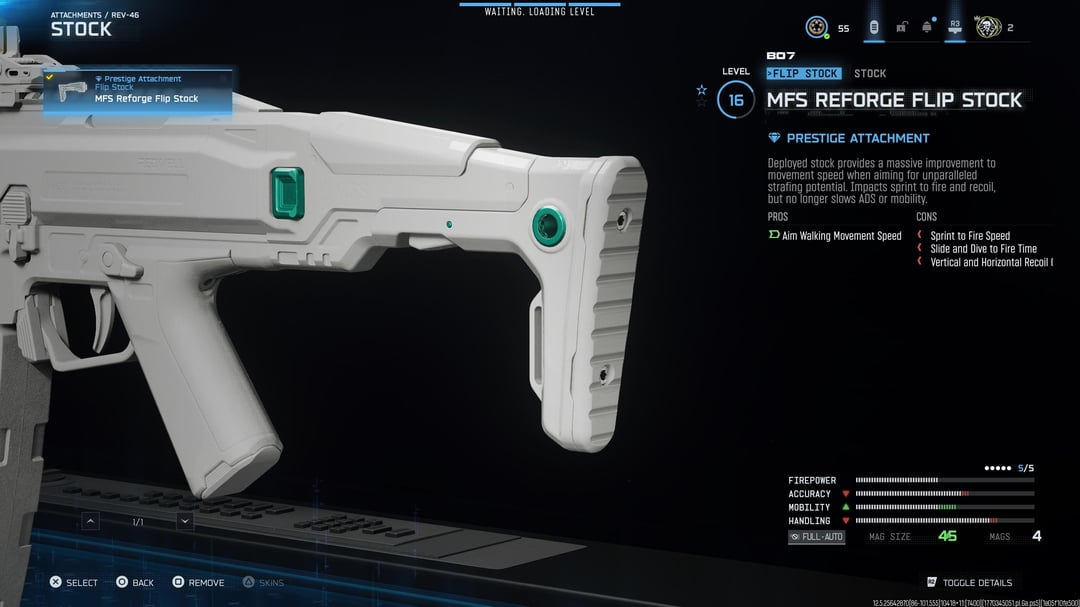Open the notifications bell icon
The height and width of the screenshot is (607, 1080).
coord(926,27)
